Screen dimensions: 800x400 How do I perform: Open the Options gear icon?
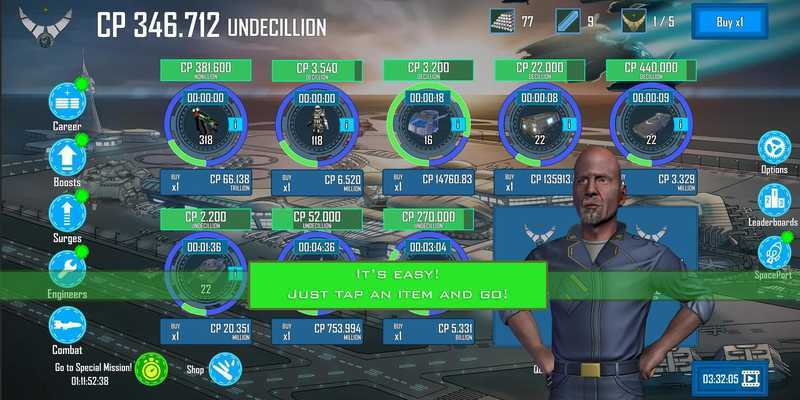pyautogui.click(x=774, y=150)
